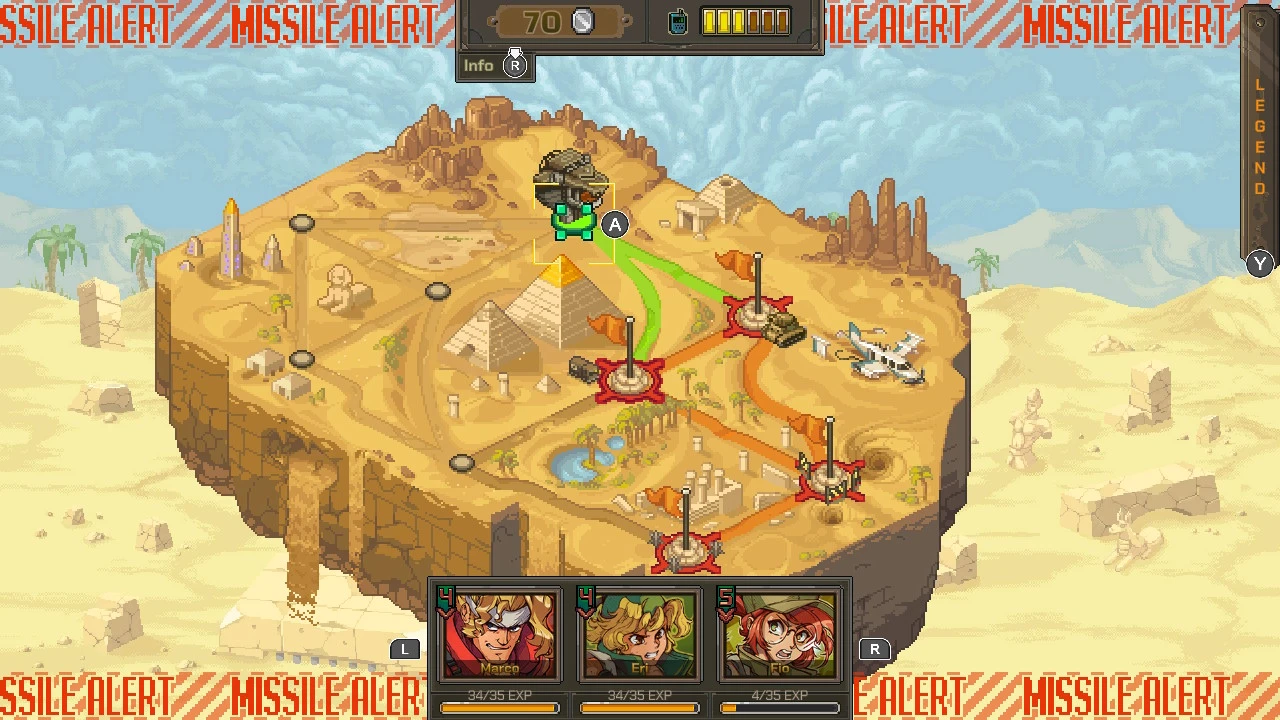The width and height of the screenshot is (1280, 720).
Task: Select the radio transceiver icon in the top HUD
Action: 679,20
